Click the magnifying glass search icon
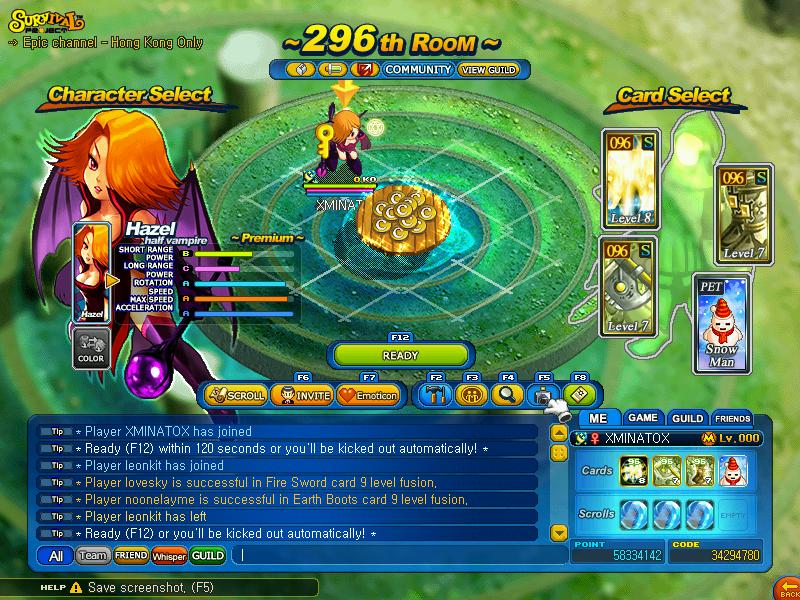The image size is (800, 600). (506, 394)
